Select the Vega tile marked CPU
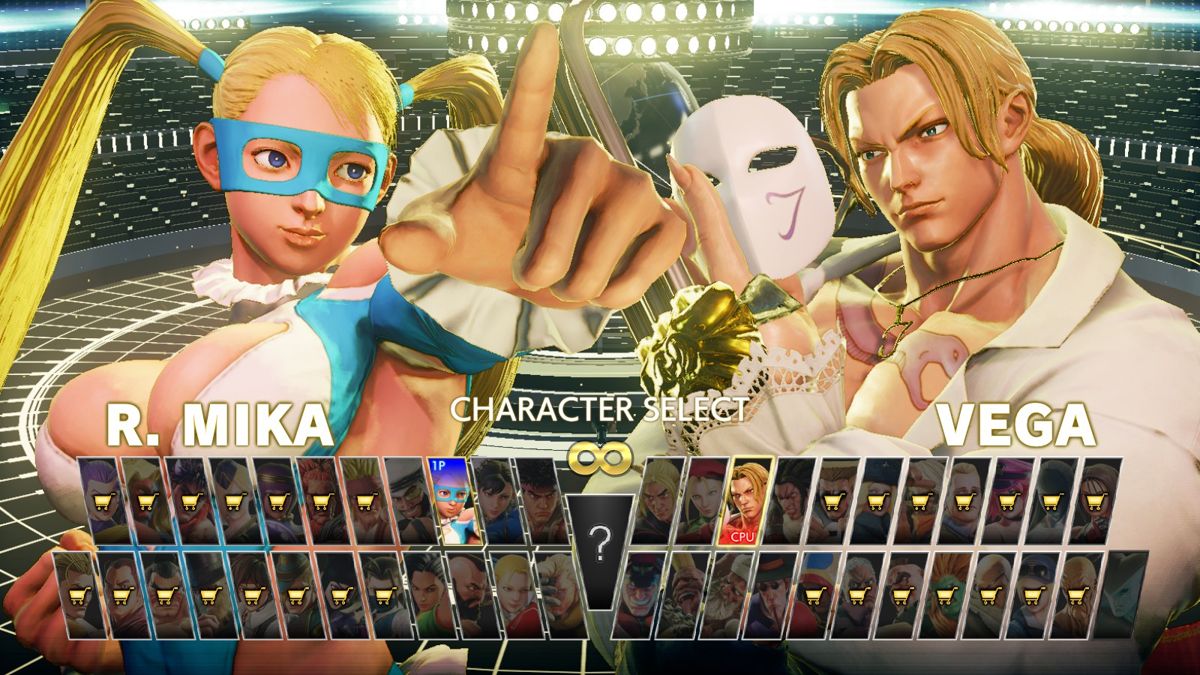The width and height of the screenshot is (1200, 675). coord(746,500)
